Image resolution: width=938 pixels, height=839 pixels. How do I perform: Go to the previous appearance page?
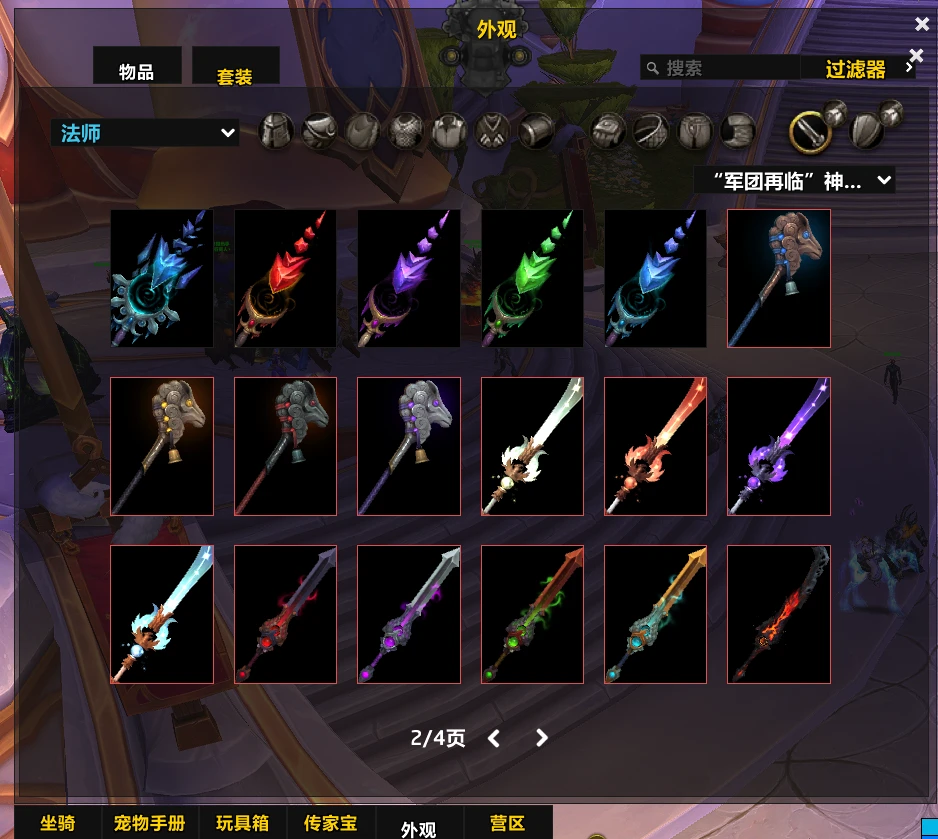494,738
